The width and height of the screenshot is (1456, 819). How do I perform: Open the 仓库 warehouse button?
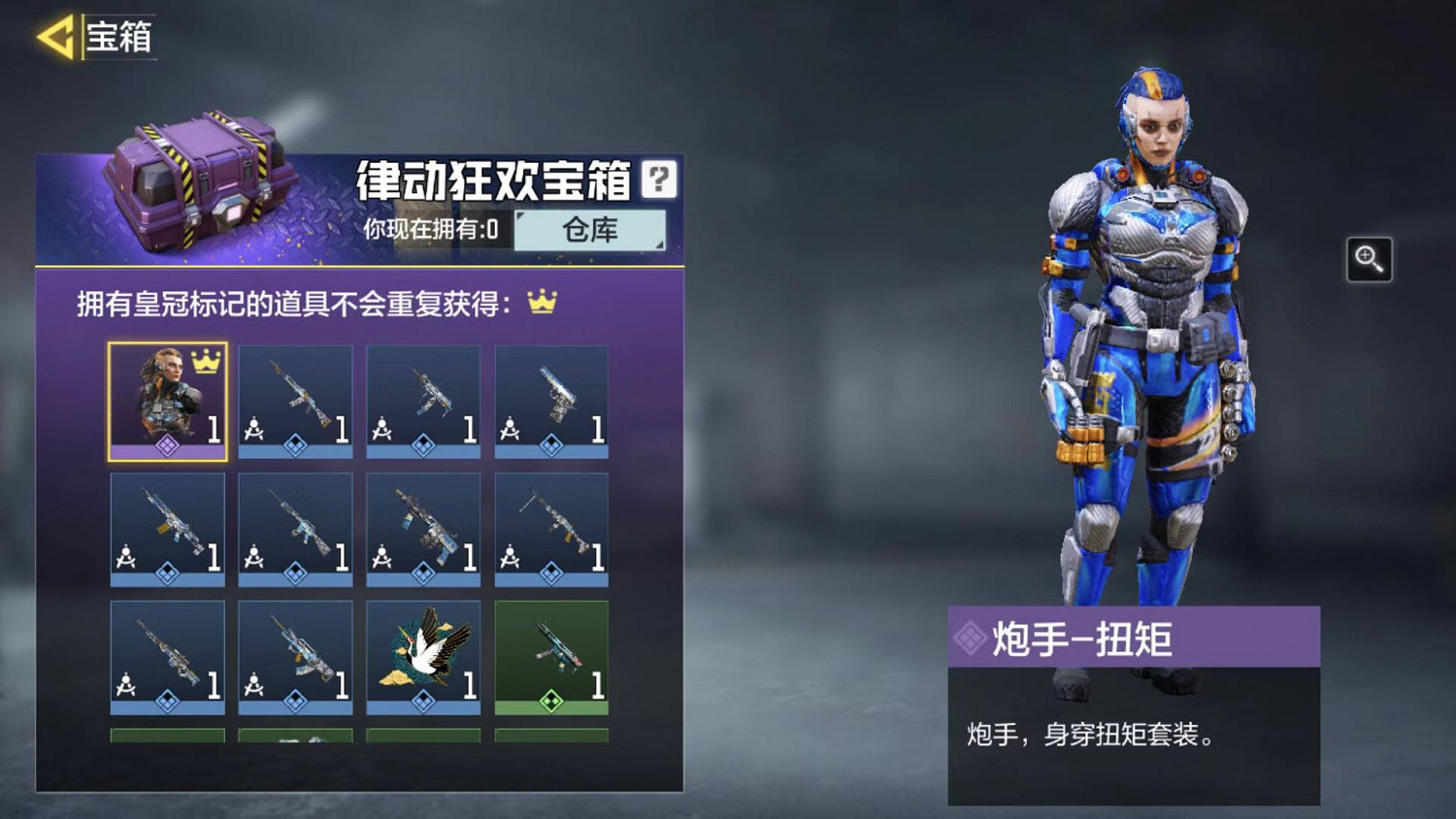coord(589,231)
